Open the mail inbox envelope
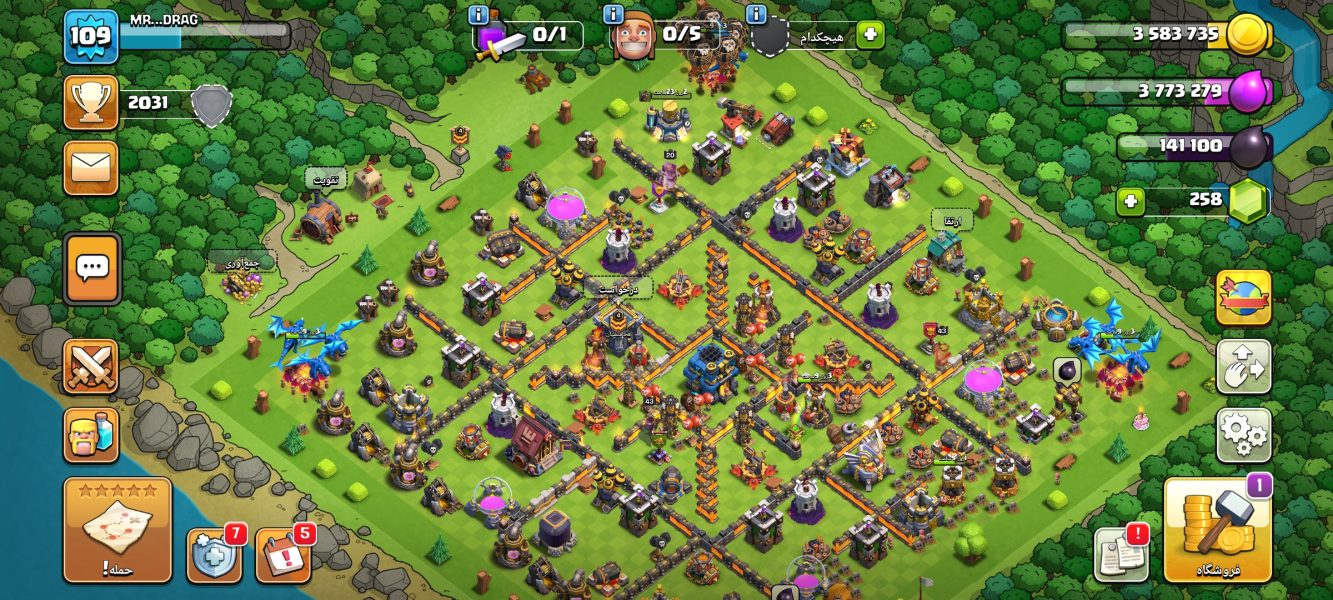Image resolution: width=1333 pixels, height=600 pixels. pos(91,167)
